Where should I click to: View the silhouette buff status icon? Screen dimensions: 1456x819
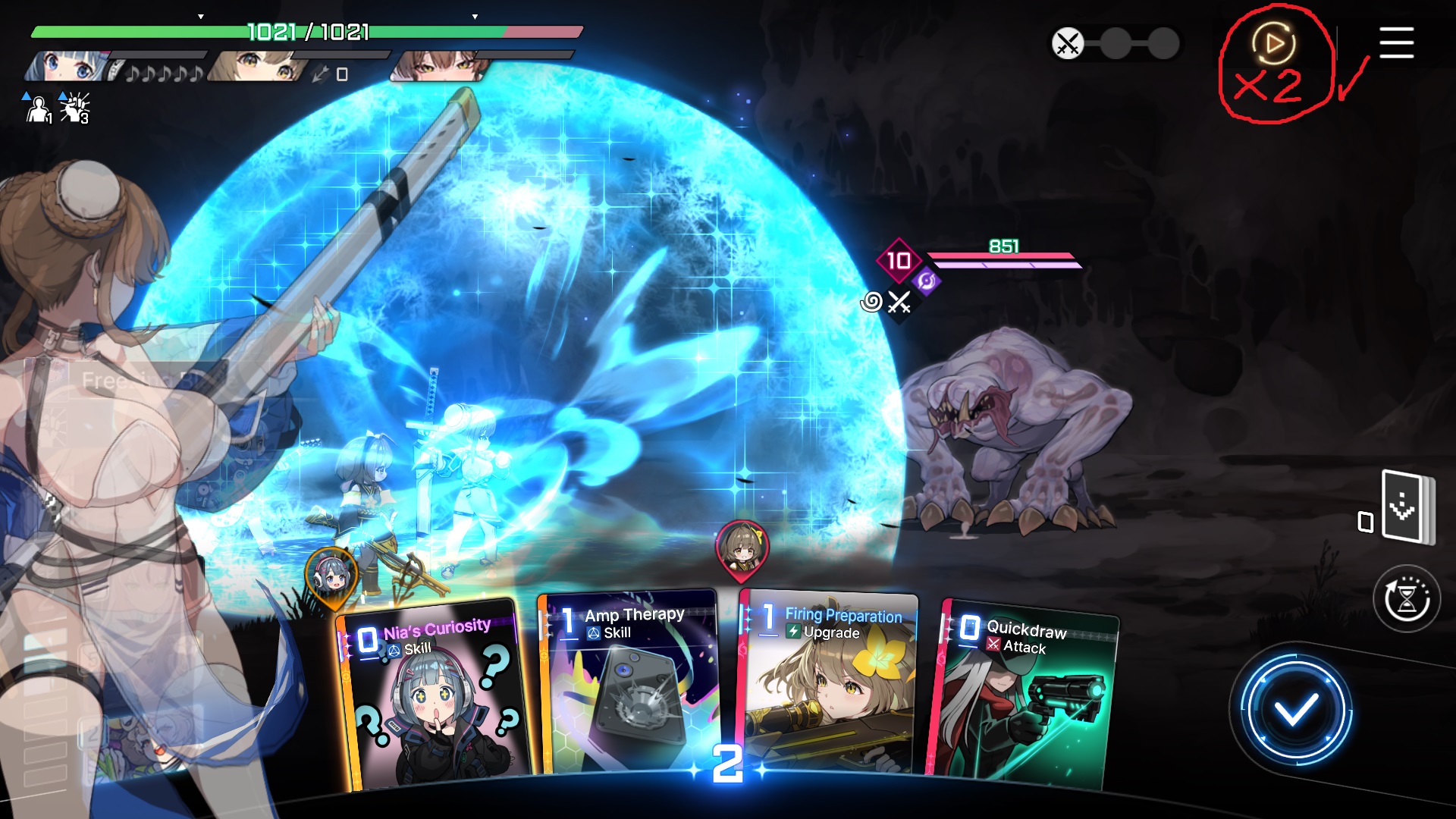pyautogui.click(x=37, y=109)
